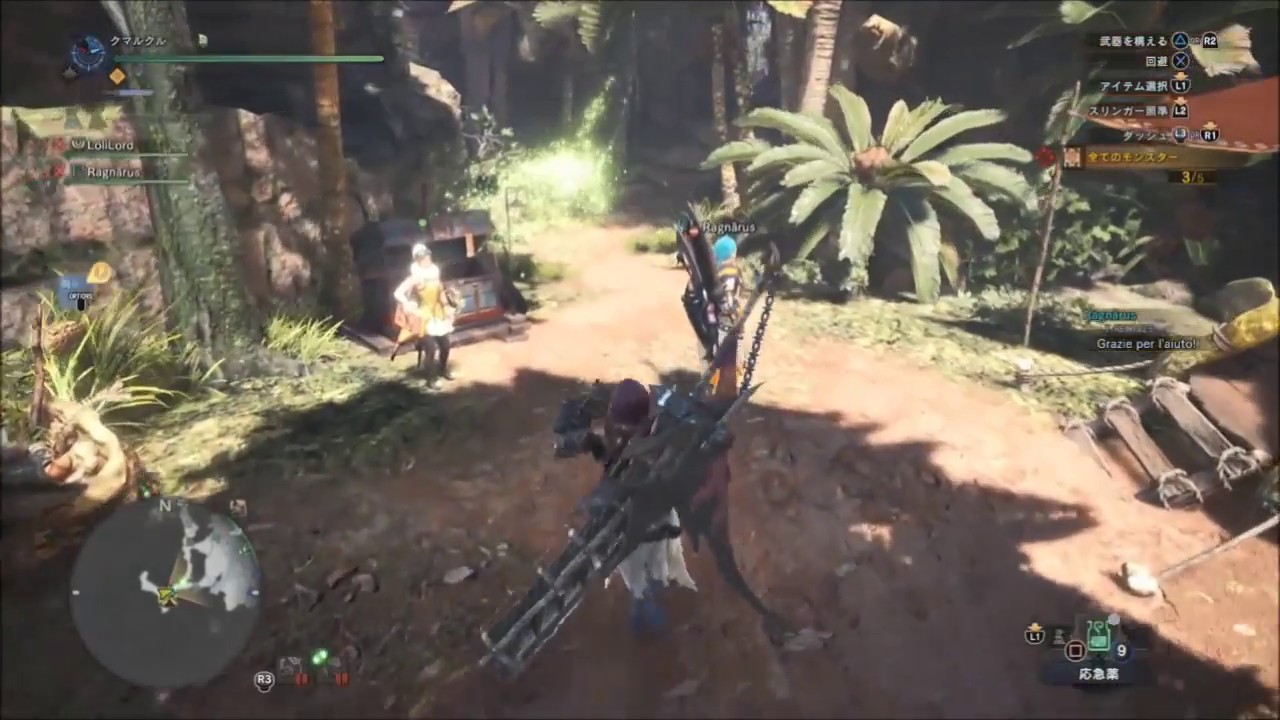
Task: Click the arrow above the L1 アイテム選択 prompt
Action: tap(1180, 76)
